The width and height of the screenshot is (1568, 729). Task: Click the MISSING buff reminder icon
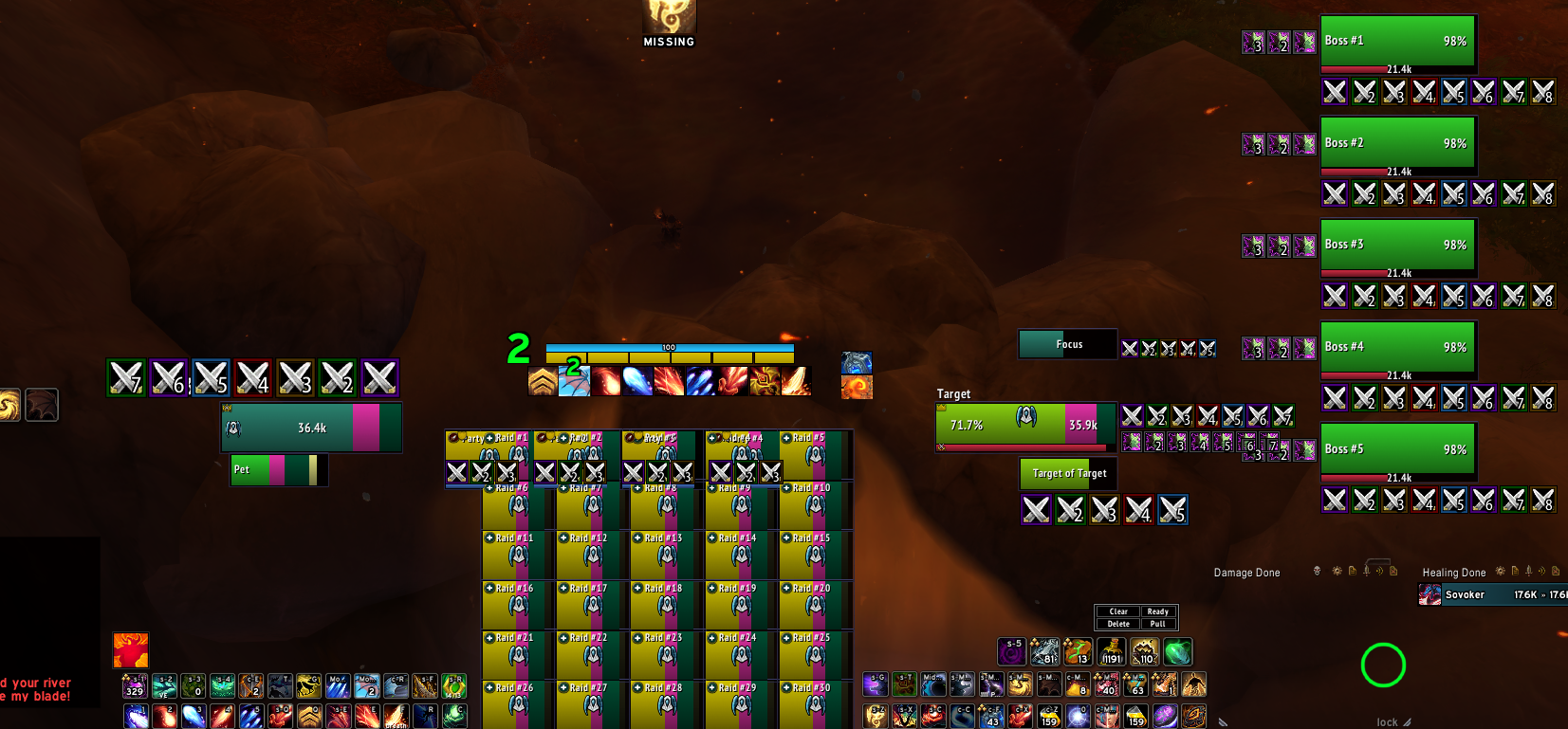click(x=669, y=19)
